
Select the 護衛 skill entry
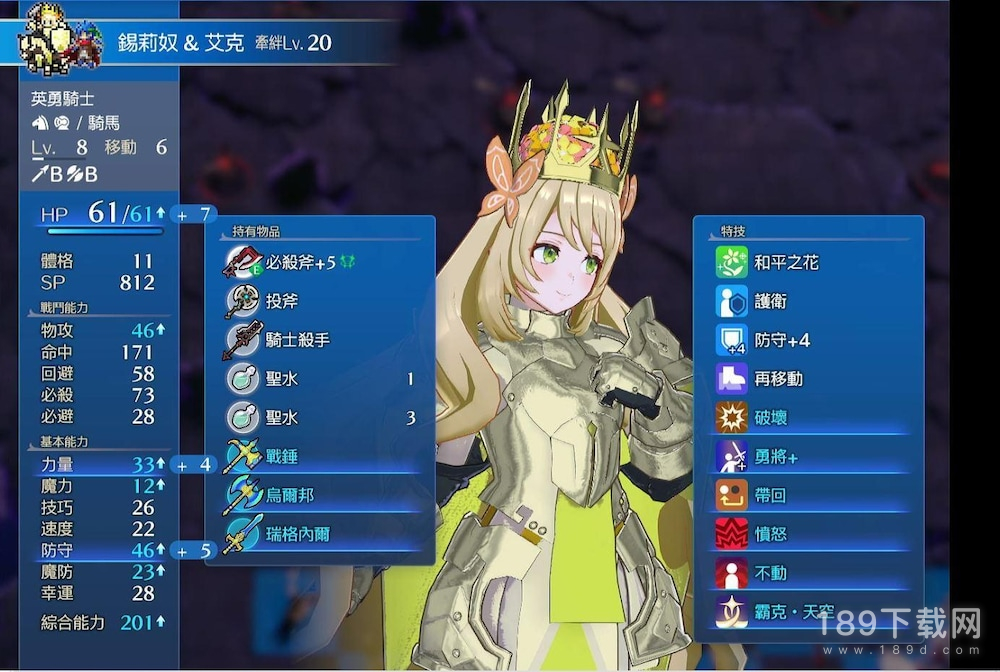tap(770, 301)
